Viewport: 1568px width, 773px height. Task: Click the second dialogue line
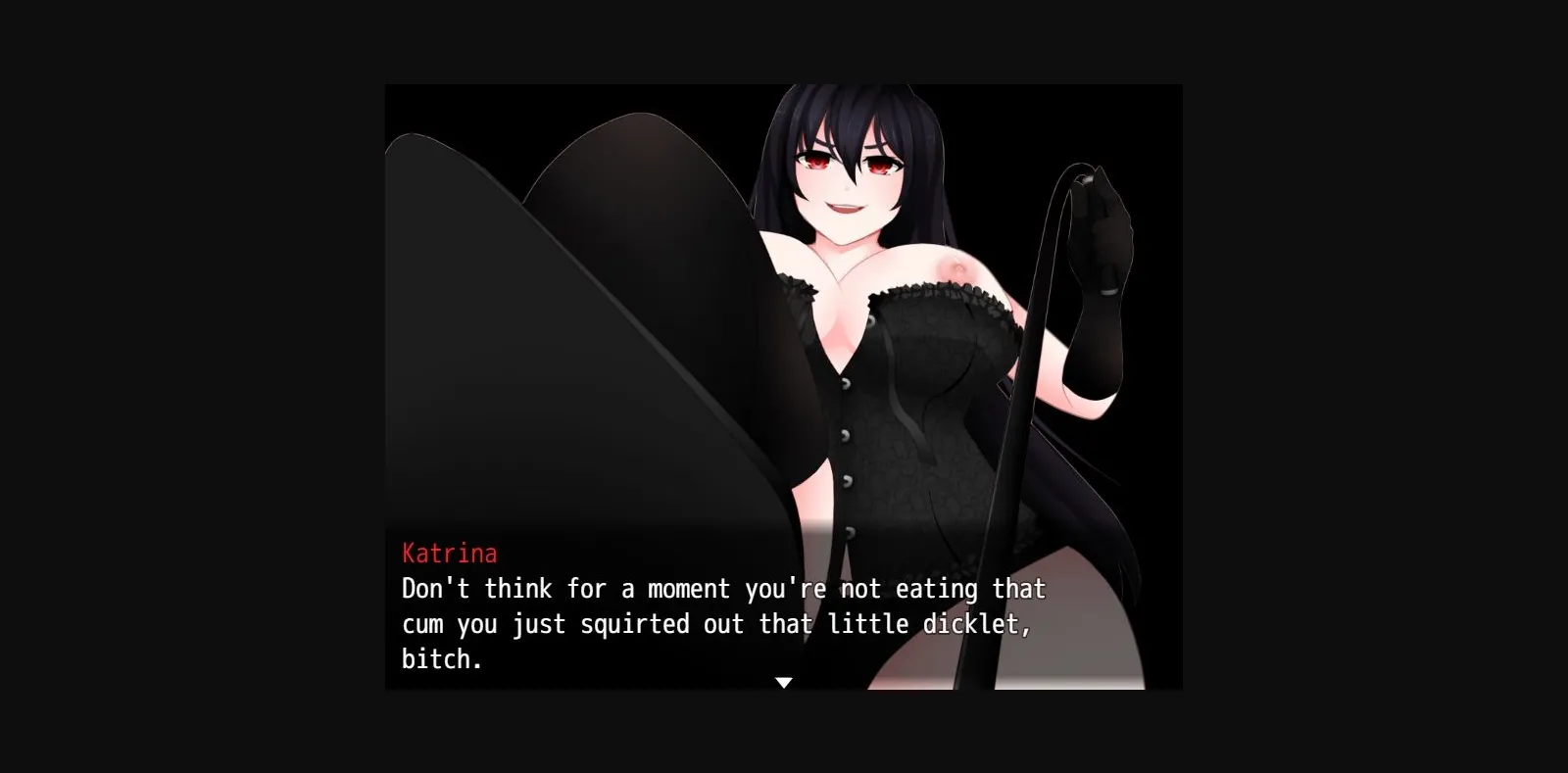click(x=715, y=623)
